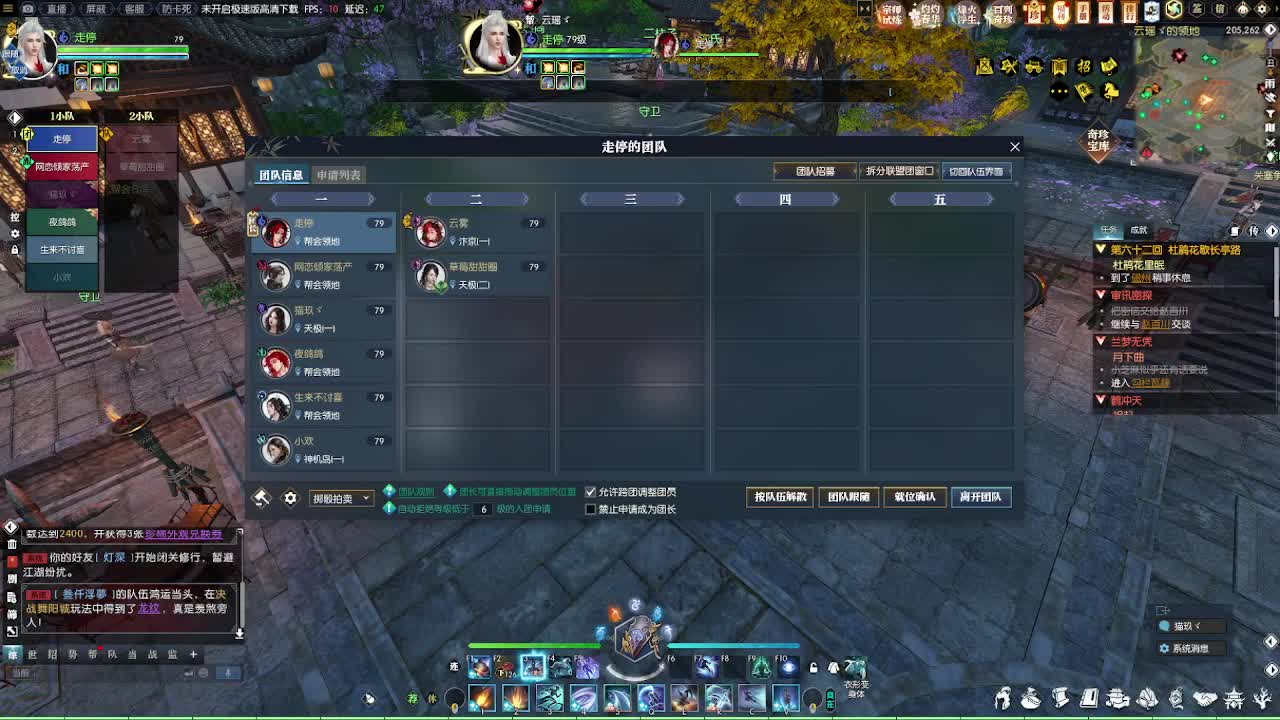Toggle the 自动拒绝等级低于 option
1280x720 pixels.
[x=390, y=508]
